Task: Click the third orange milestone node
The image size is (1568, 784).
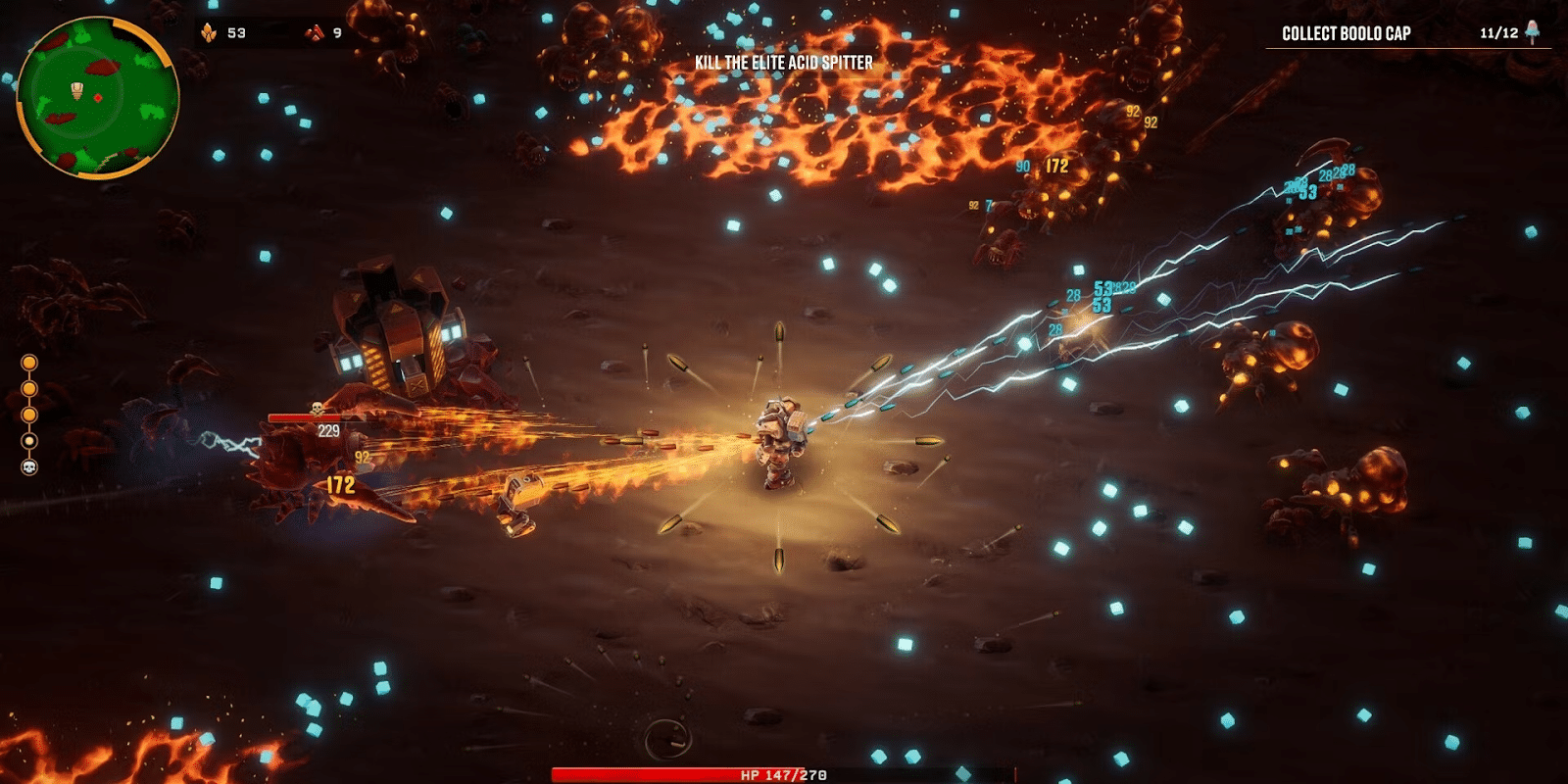Action: tap(28, 414)
